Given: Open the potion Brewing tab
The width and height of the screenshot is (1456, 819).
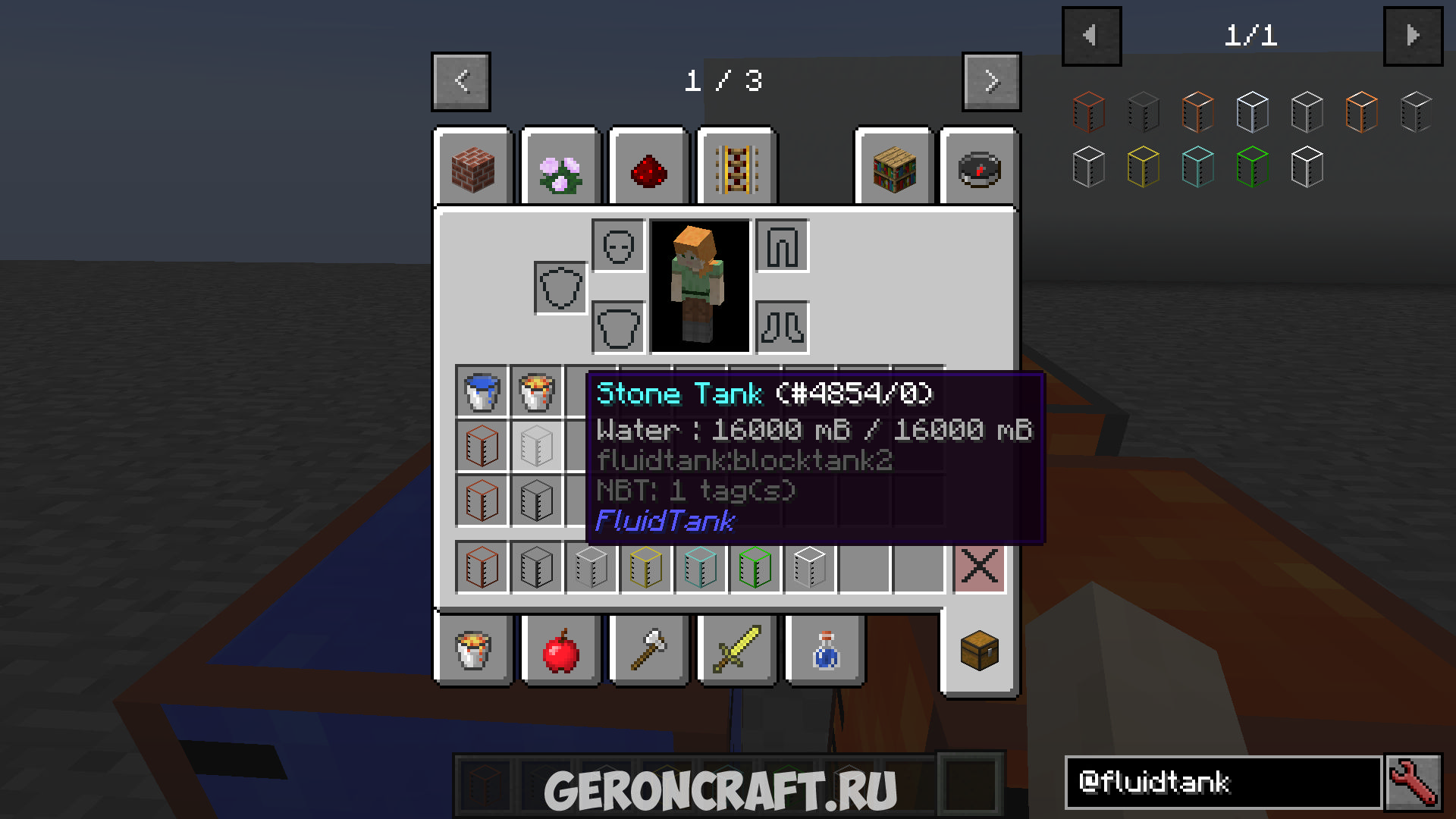Looking at the screenshot, I should pos(825,651).
